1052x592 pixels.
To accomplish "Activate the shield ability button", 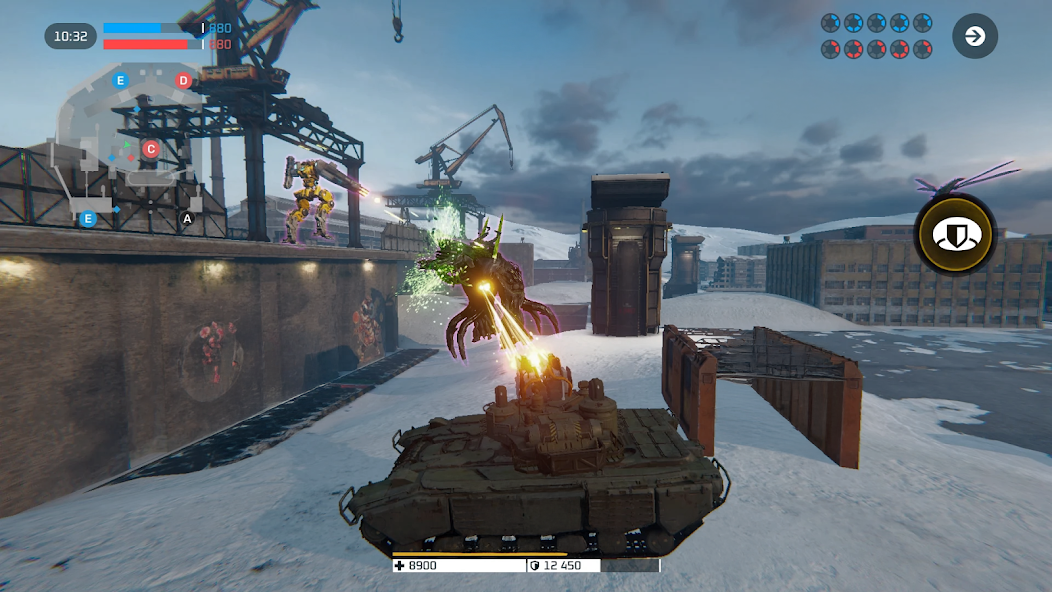I will 956,235.
